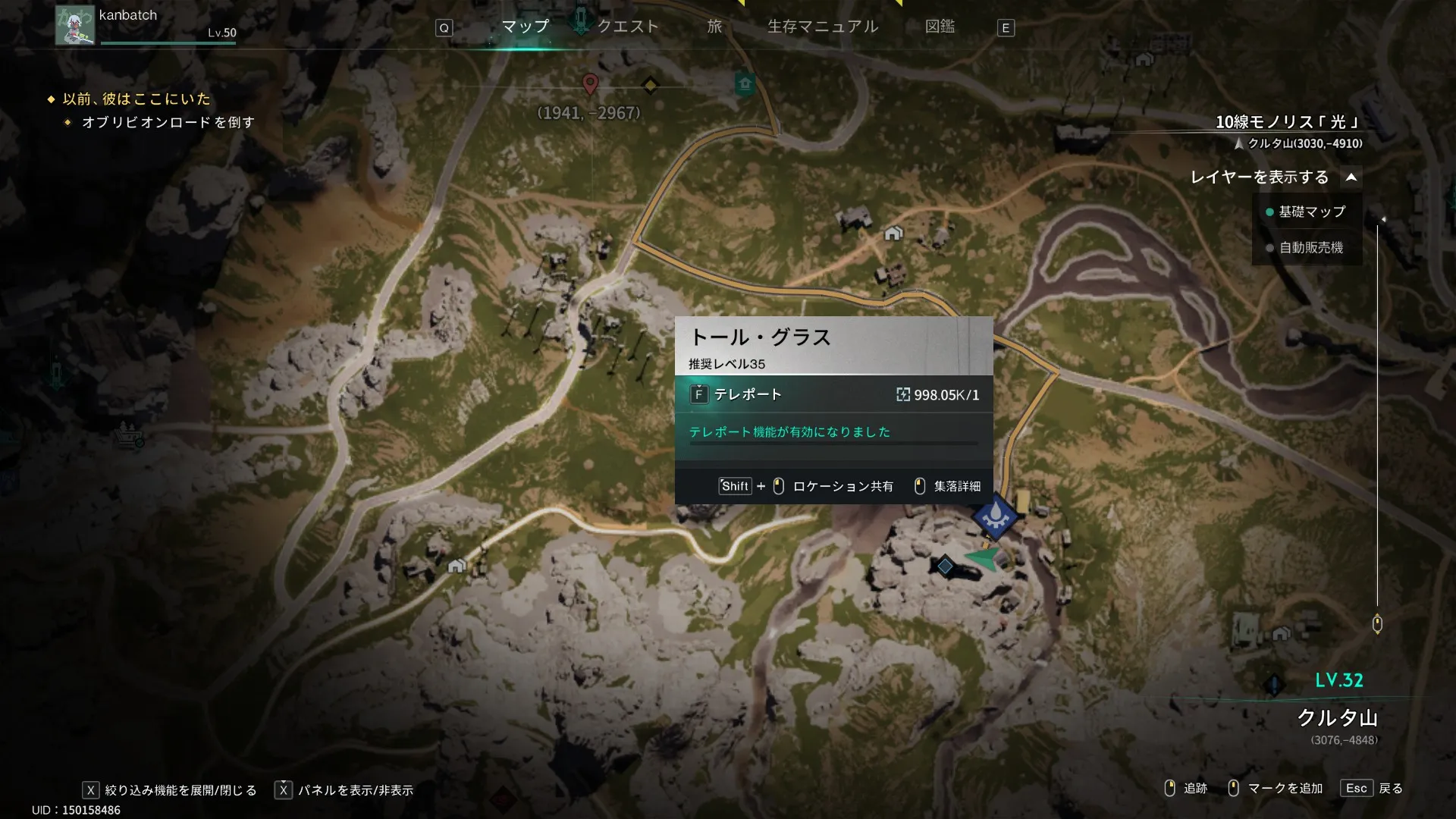Click the kanbatch player avatar
This screenshot has height=819, width=1456.
74,25
